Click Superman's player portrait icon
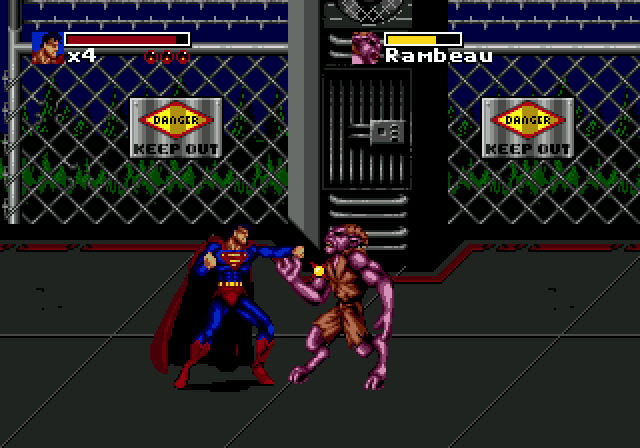640x448 pixels. click(47, 47)
